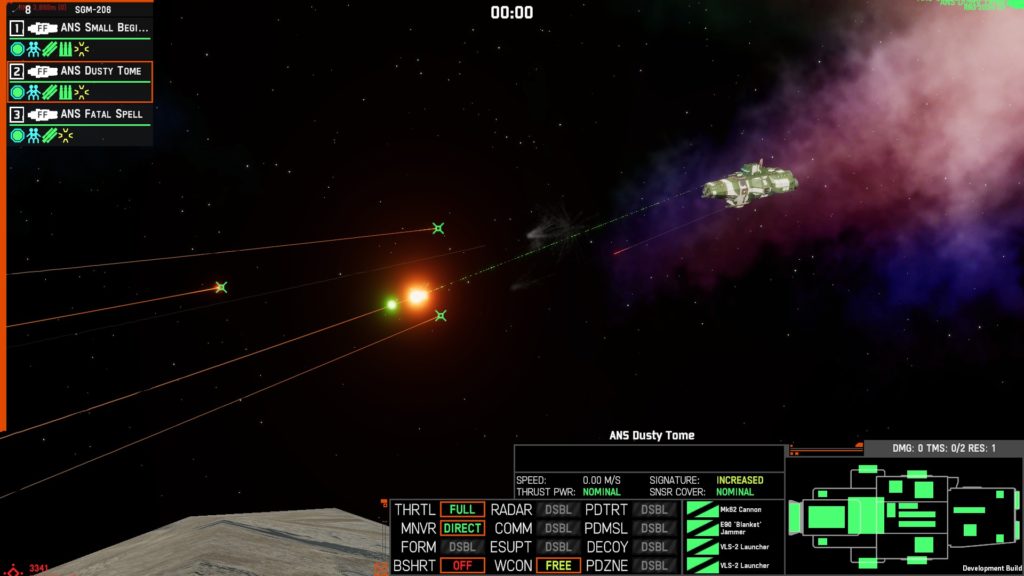Image resolution: width=1024 pixels, height=576 pixels.
Task: Select the Mk62 Cannon weapon group
Action: tap(733, 509)
